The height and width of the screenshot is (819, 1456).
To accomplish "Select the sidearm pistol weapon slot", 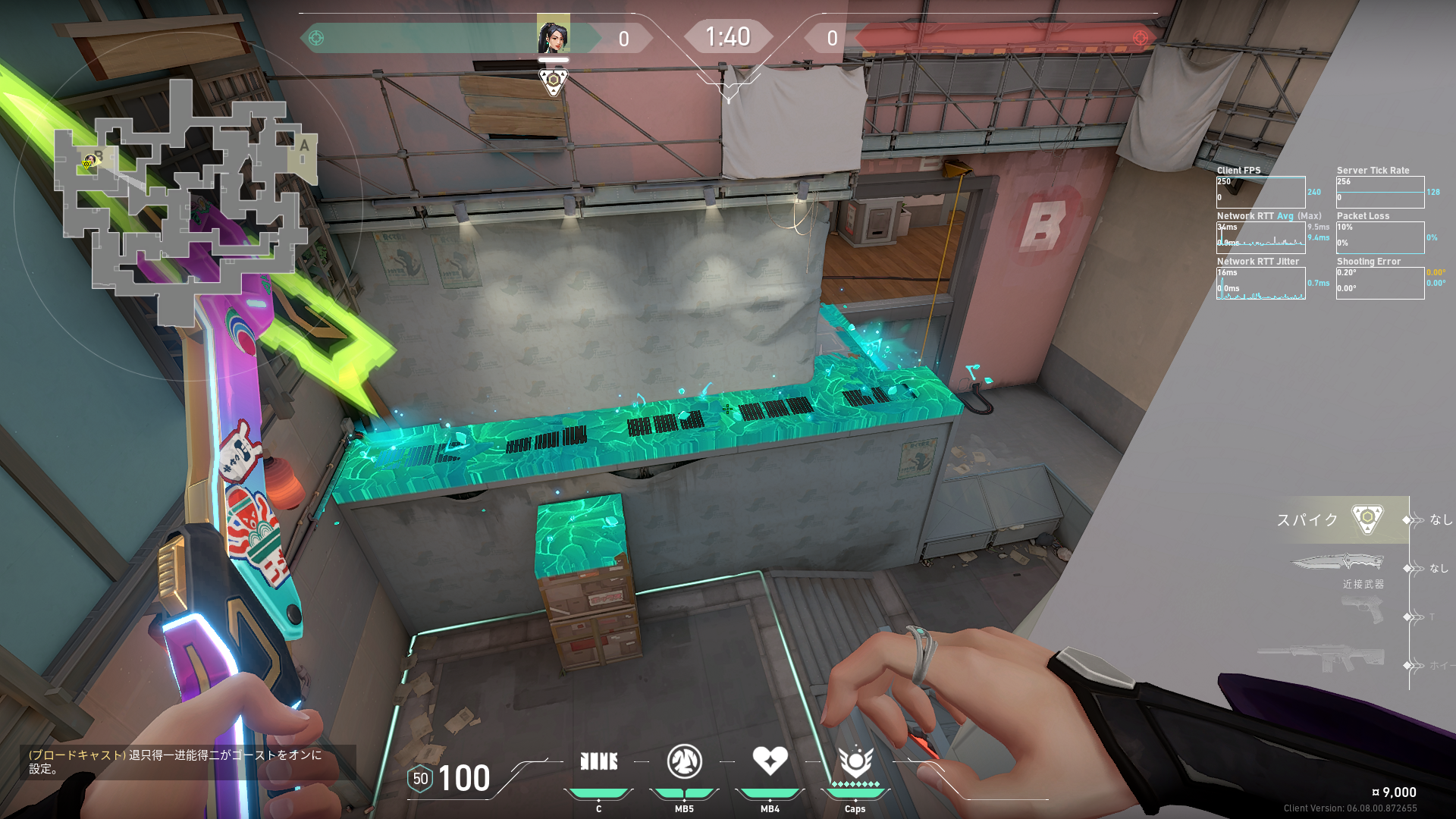I will pos(1362,610).
